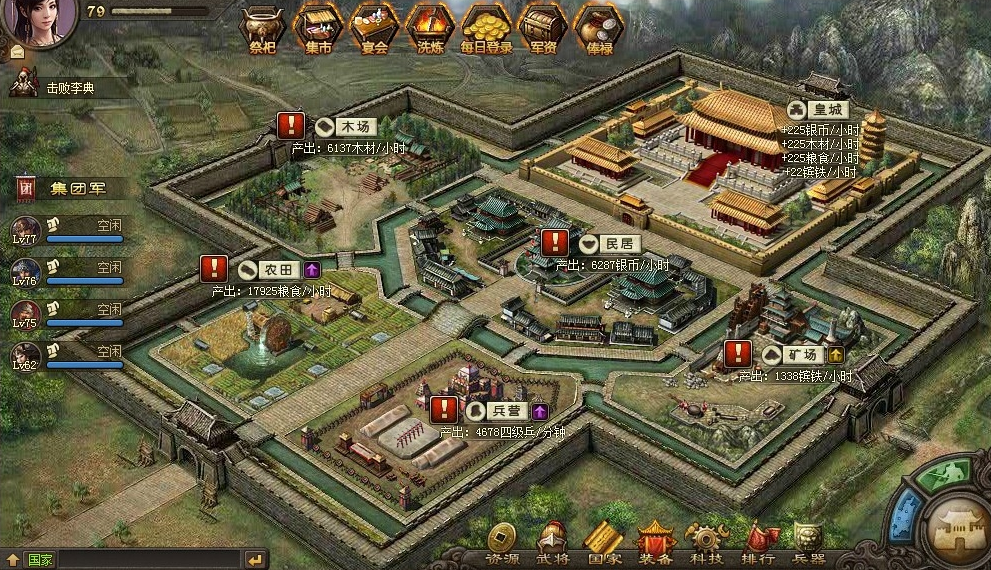Open the 科技 technology menu

coord(708,543)
